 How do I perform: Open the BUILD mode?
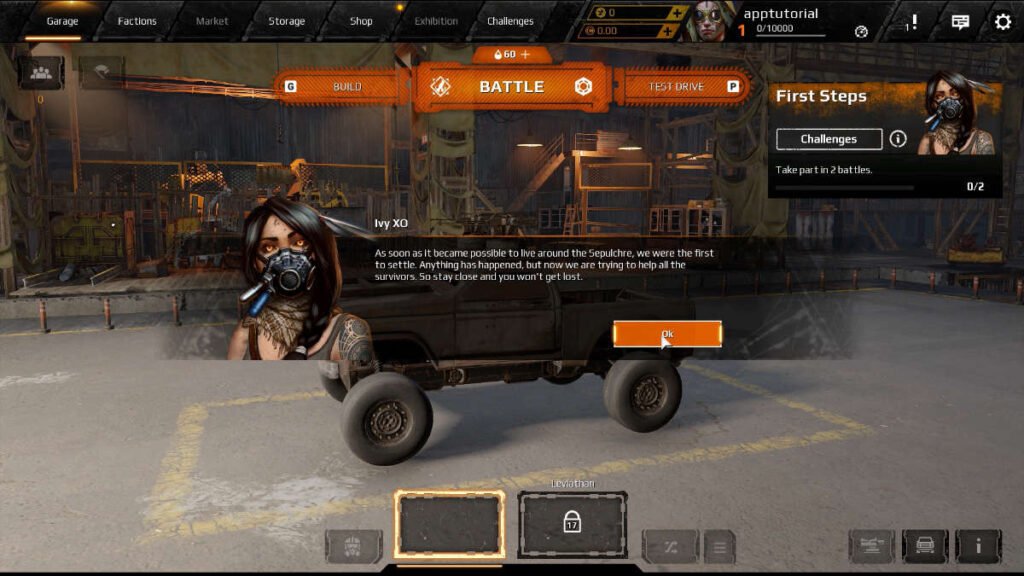point(346,87)
